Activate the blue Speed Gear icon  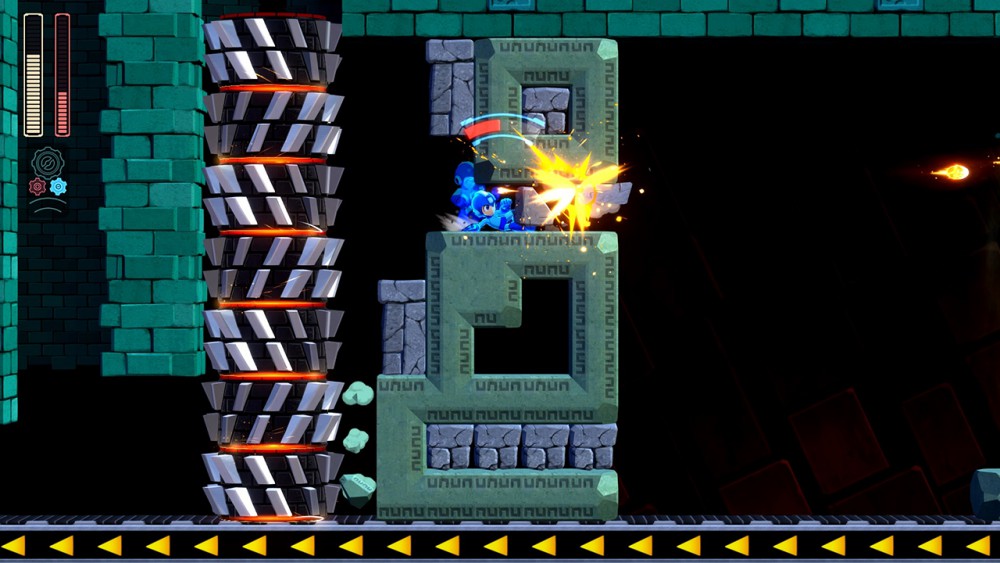pyautogui.click(x=59, y=186)
